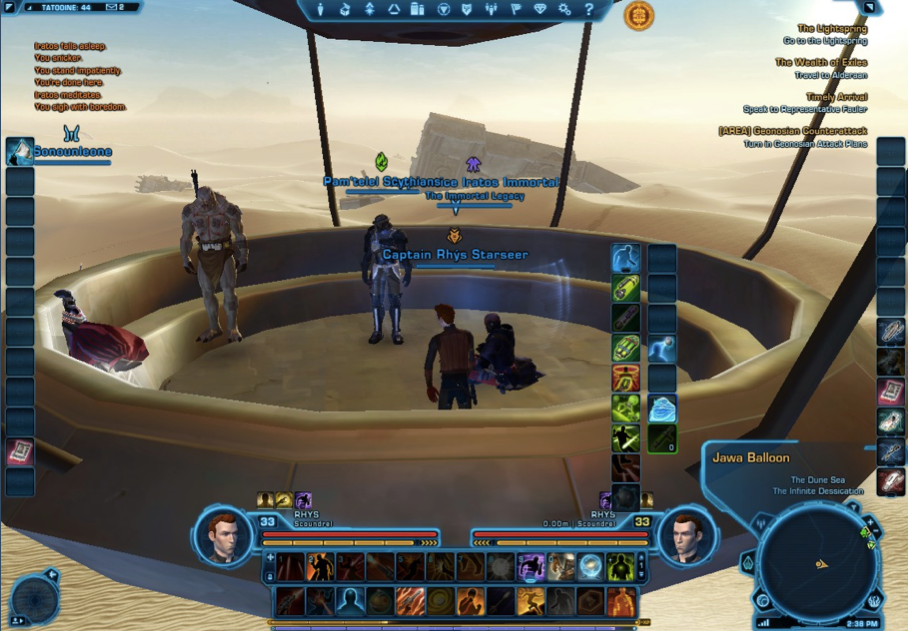Open game preferences via the gear icon

(x=565, y=10)
